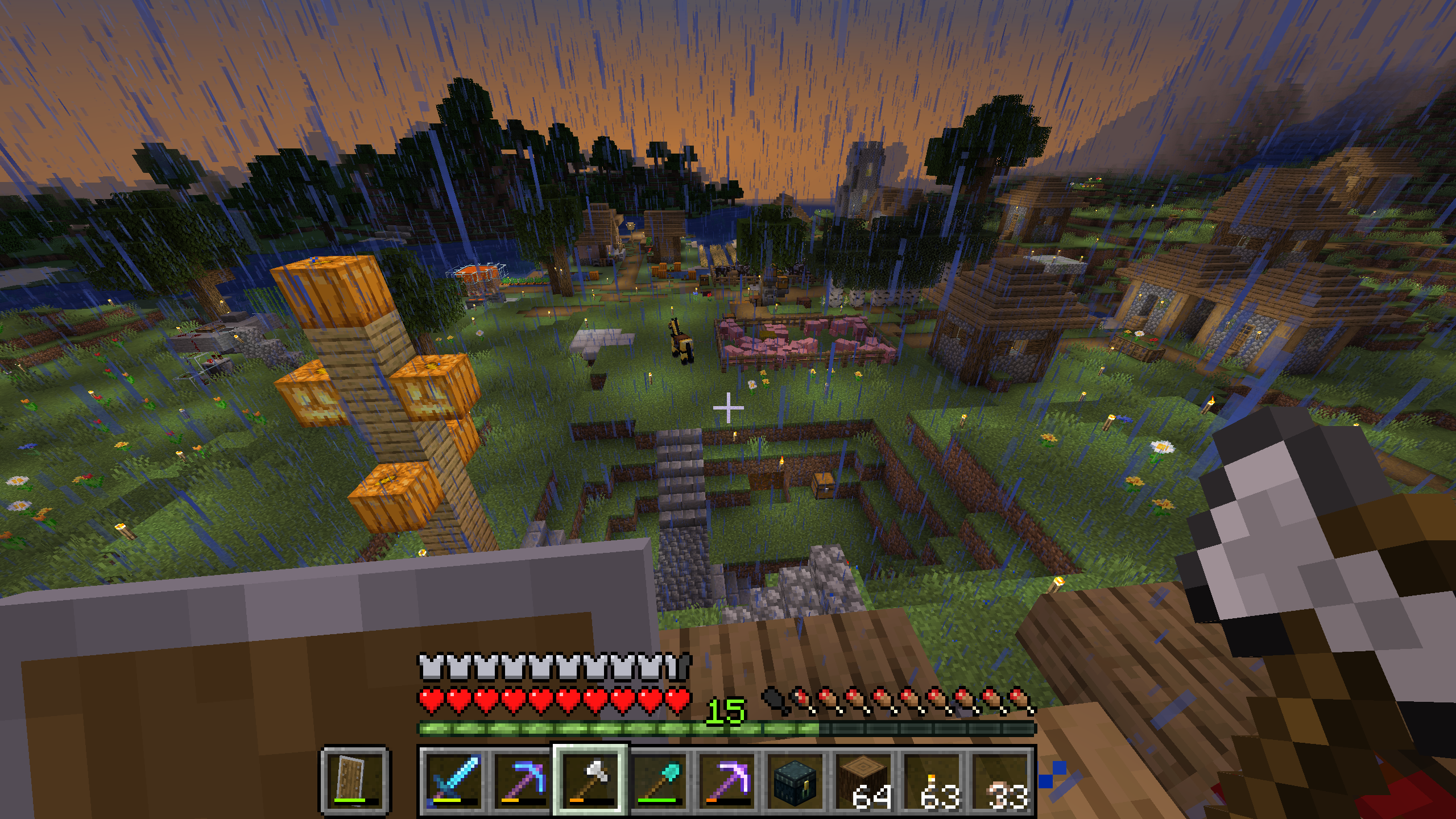This screenshot has height=819, width=1456.
Task: Select the hotbar slot holding 33 items
Action: (1000, 780)
